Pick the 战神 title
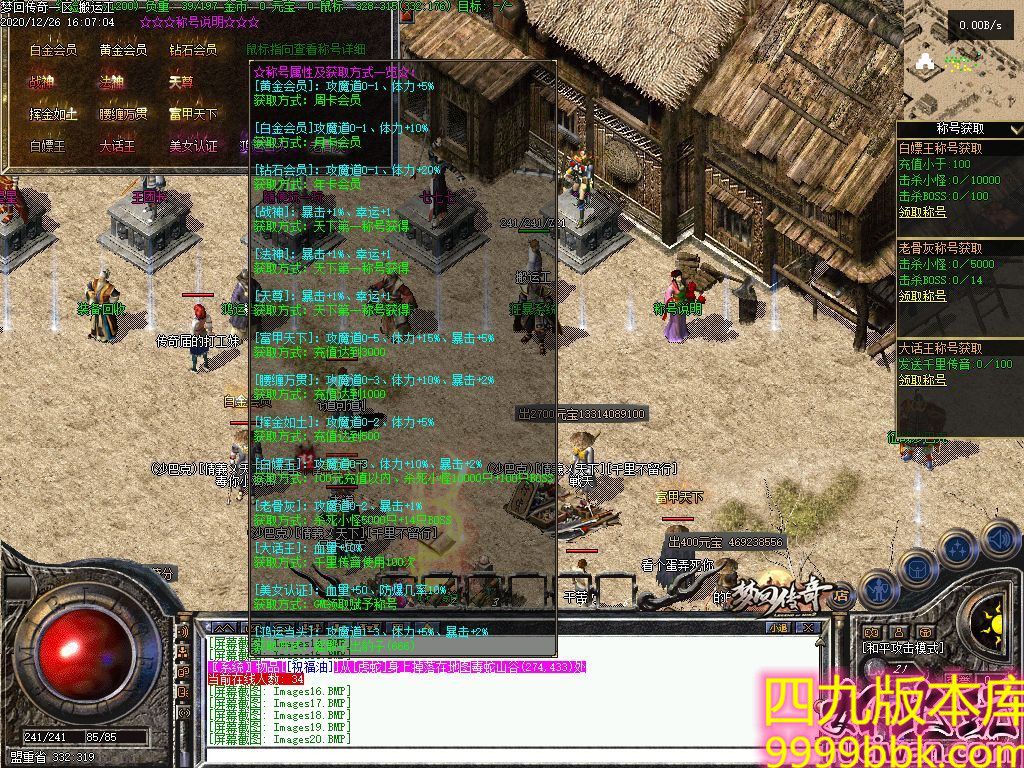This screenshot has height=768, width=1024. coord(41,82)
